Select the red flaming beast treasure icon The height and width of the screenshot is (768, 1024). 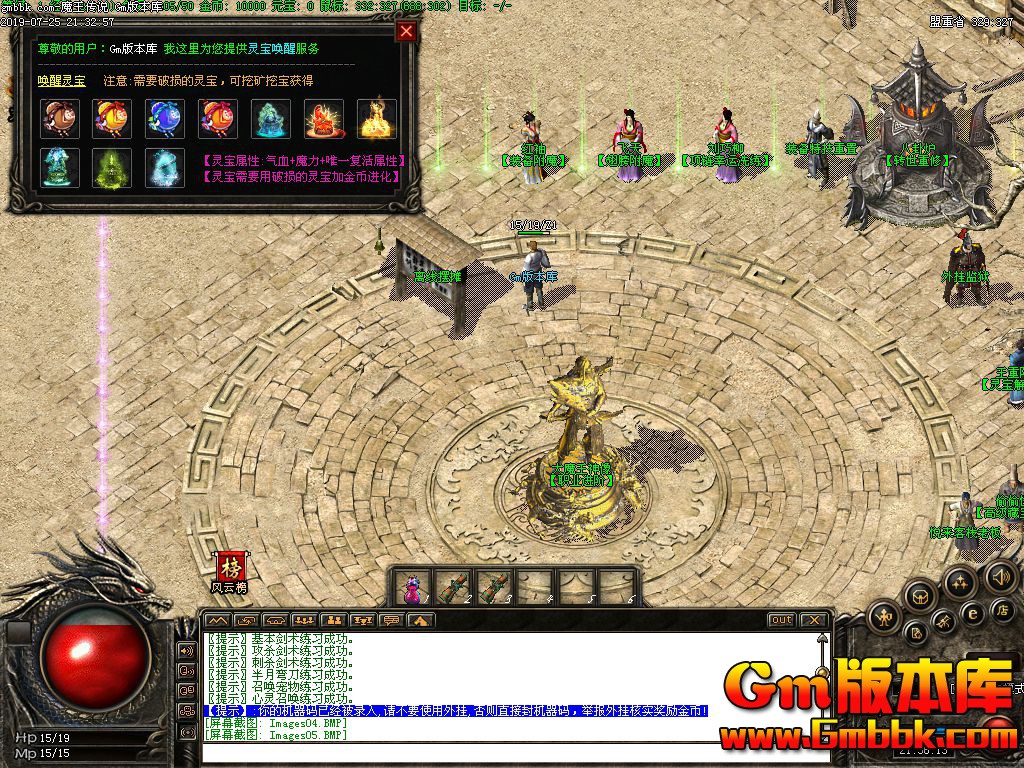pyautogui.click(x=324, y=117)
